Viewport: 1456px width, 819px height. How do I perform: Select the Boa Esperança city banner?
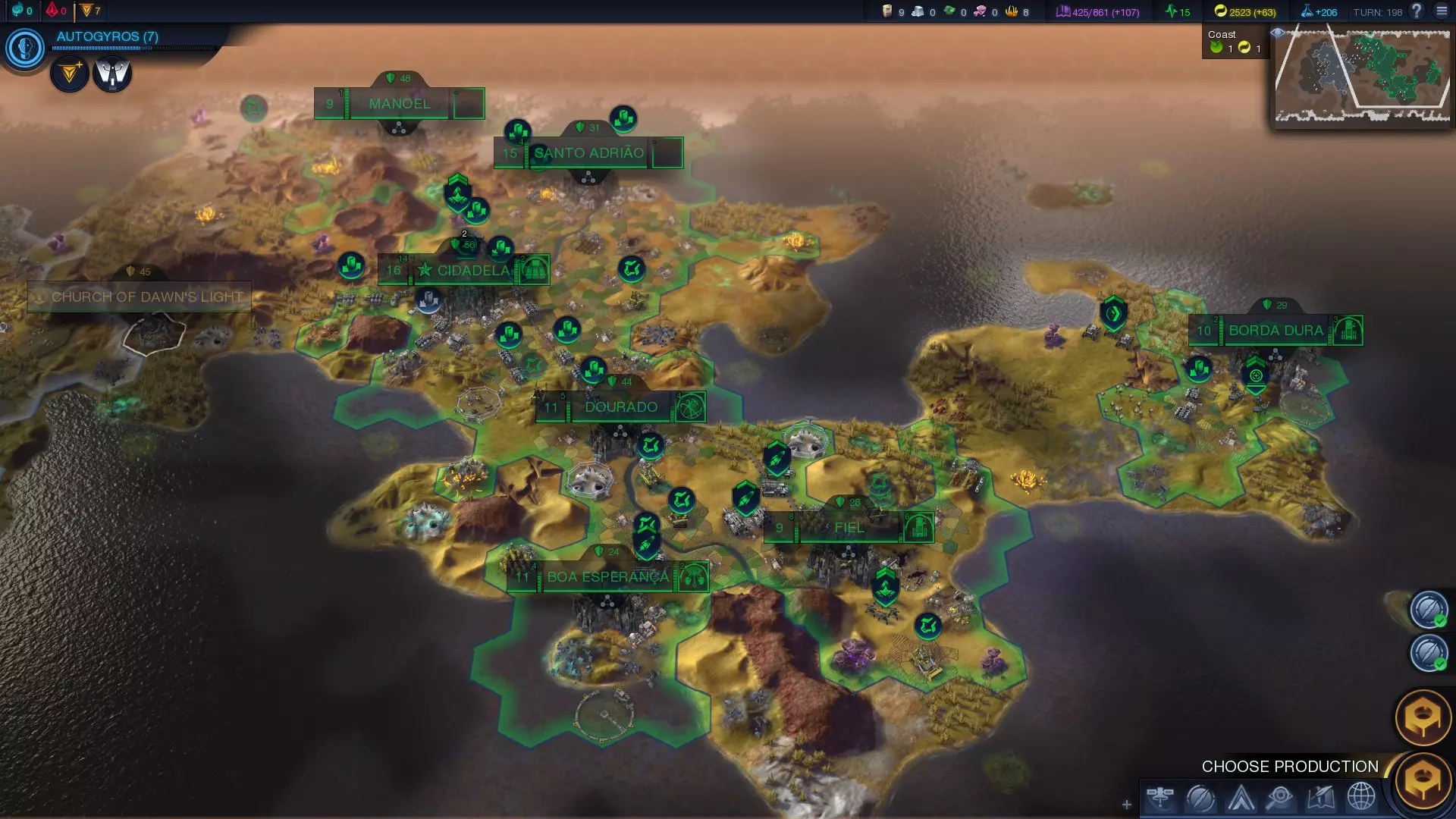[607, 577]
